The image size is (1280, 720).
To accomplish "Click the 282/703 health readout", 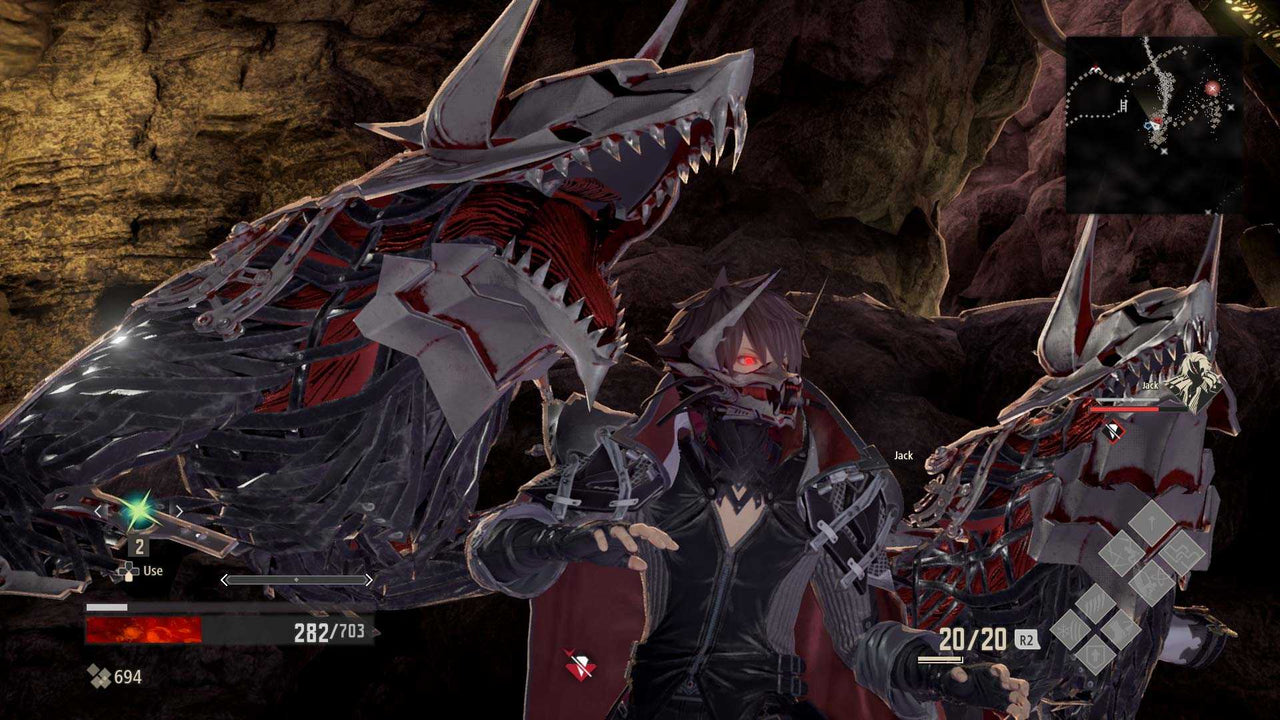I will tap(330, 630).
